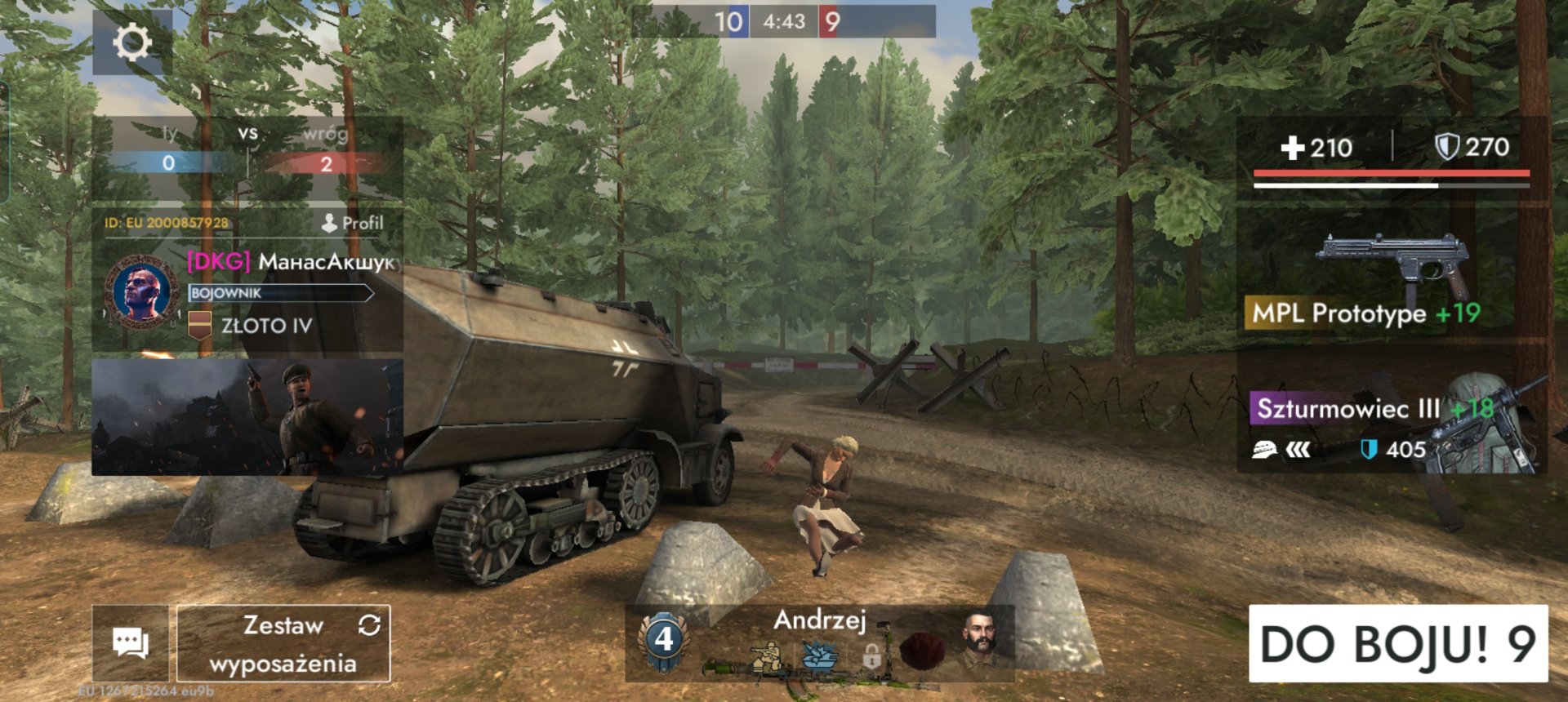Tap the locked padlock perk slot

click(871, 655)
